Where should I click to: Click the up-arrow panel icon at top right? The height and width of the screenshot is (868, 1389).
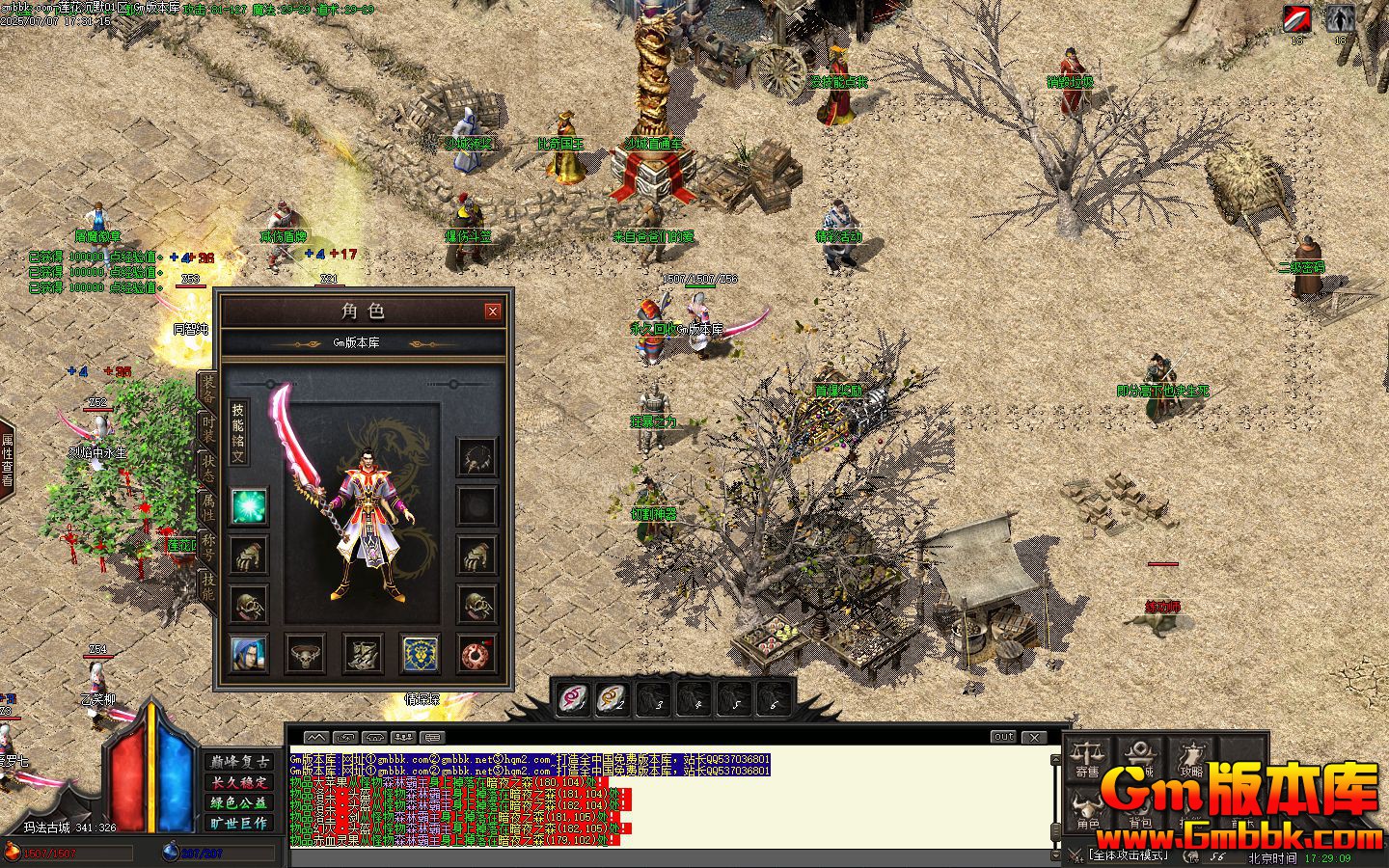(1339, 17)
